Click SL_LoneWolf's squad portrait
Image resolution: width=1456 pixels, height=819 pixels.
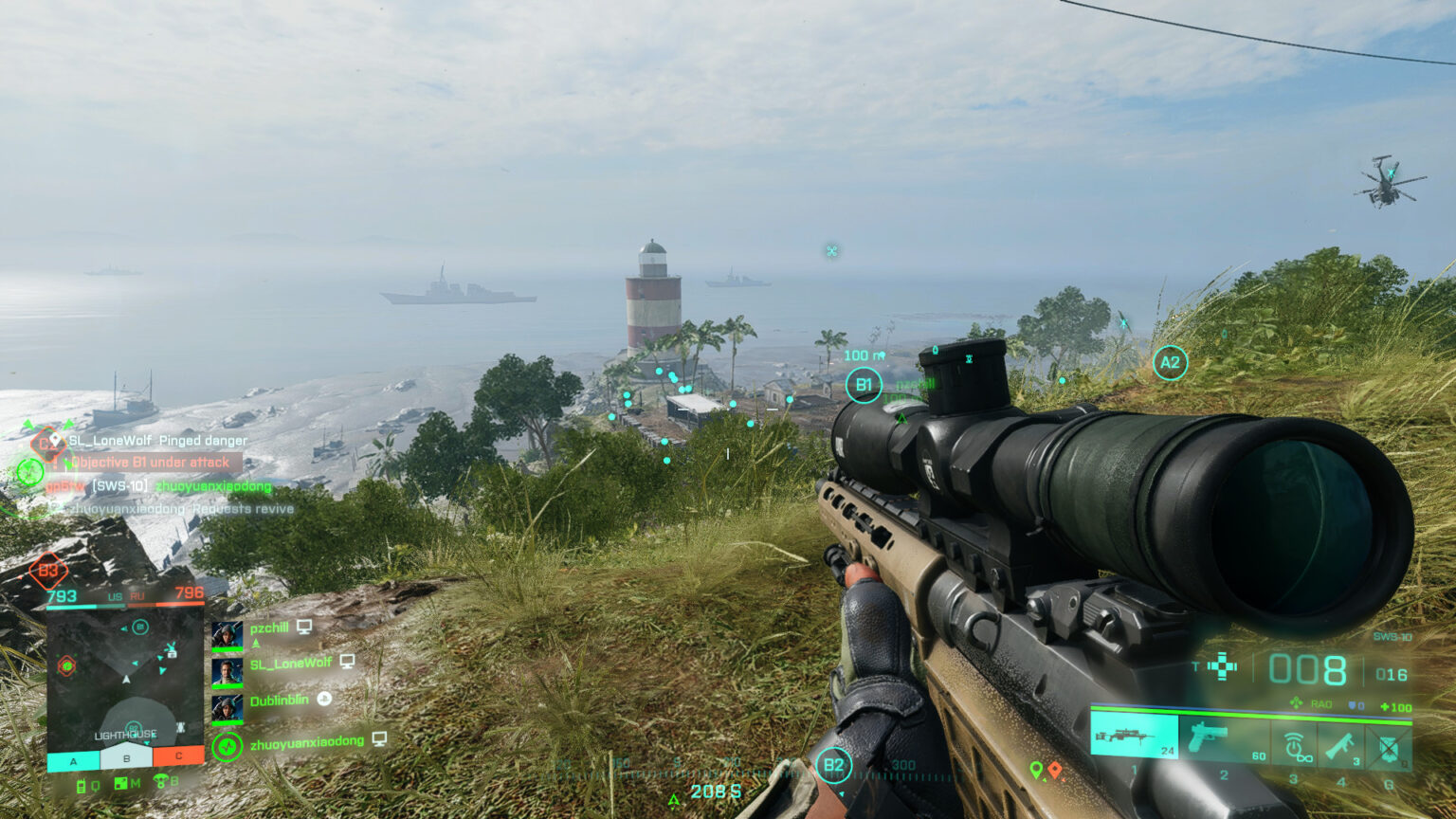pos(227,672)
